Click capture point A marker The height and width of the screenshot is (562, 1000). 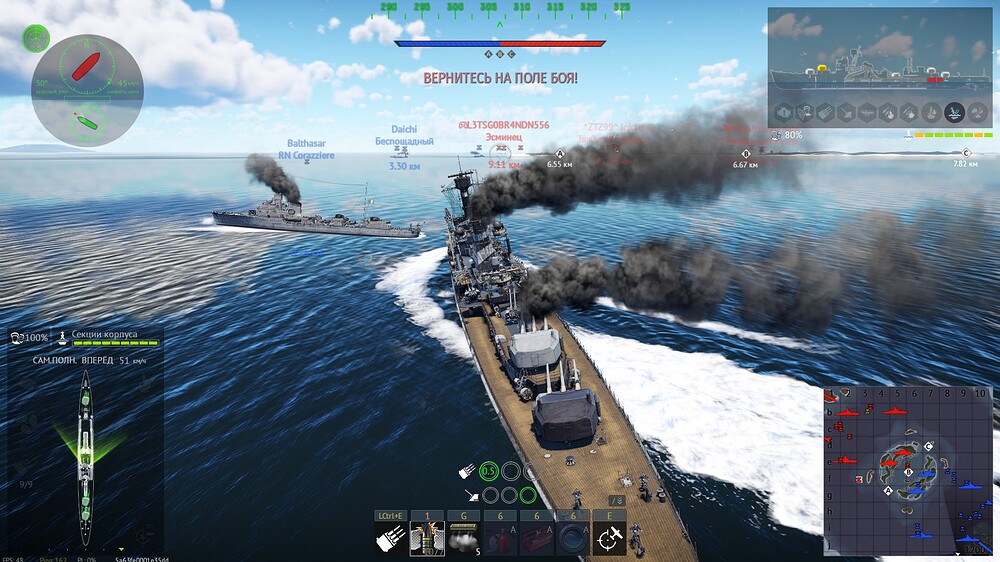click(558, 153)
